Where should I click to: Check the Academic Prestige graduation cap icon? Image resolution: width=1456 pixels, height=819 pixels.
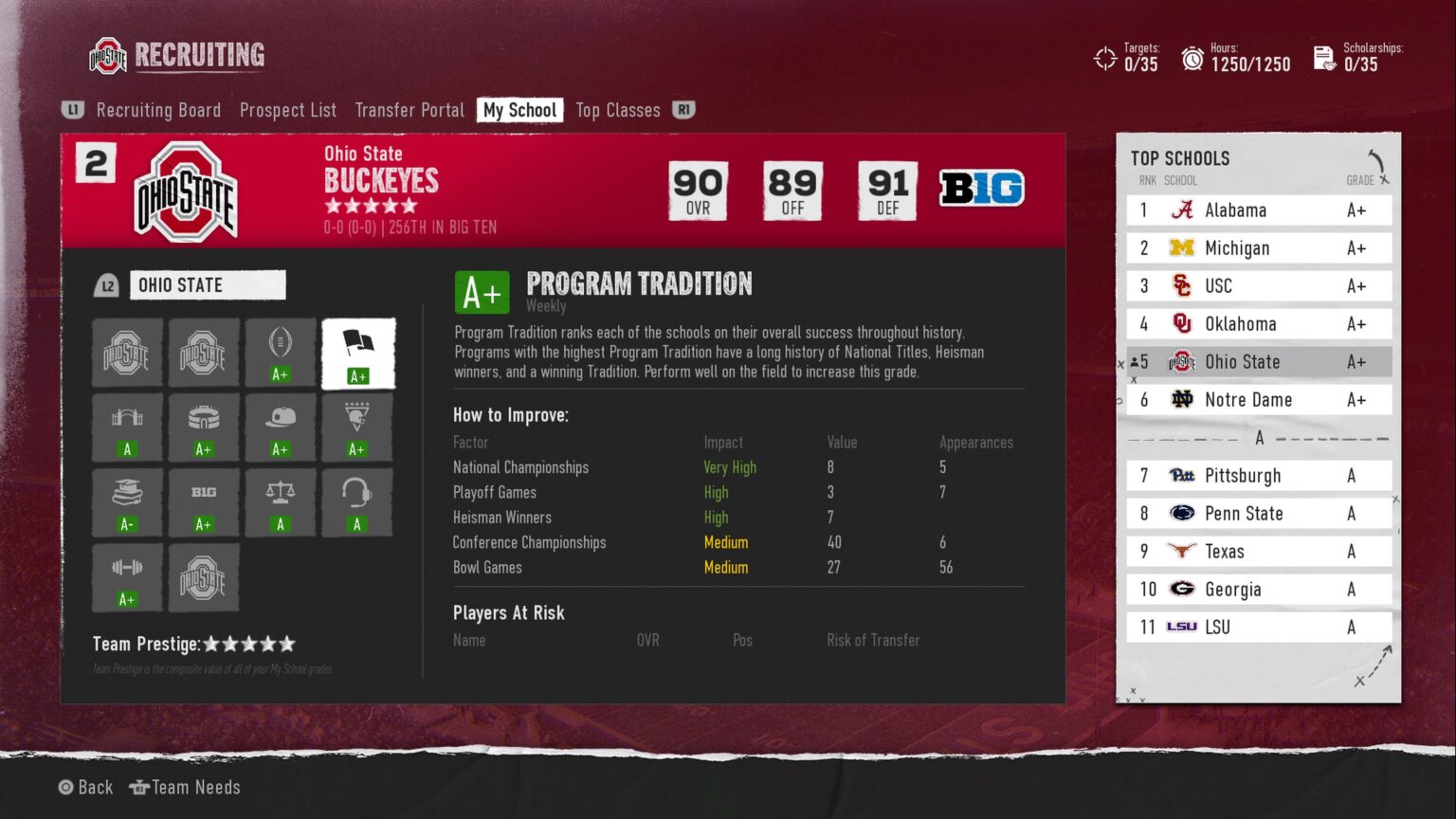(127, 502)
